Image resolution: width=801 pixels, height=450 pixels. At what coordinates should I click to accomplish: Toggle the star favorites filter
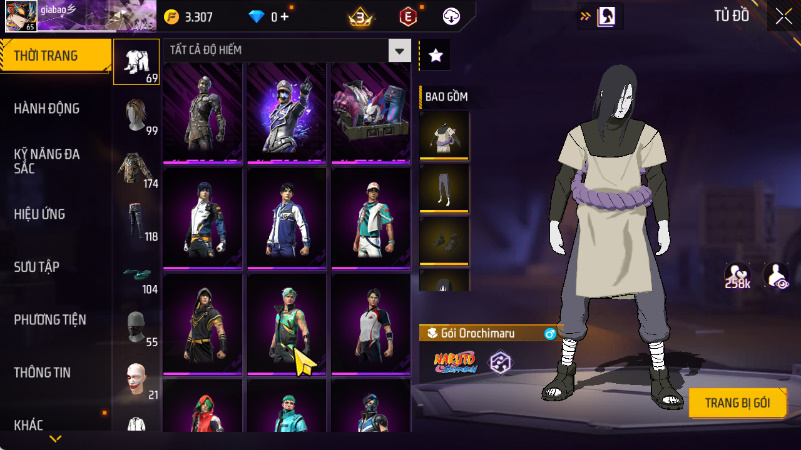(x=434, y=56)
